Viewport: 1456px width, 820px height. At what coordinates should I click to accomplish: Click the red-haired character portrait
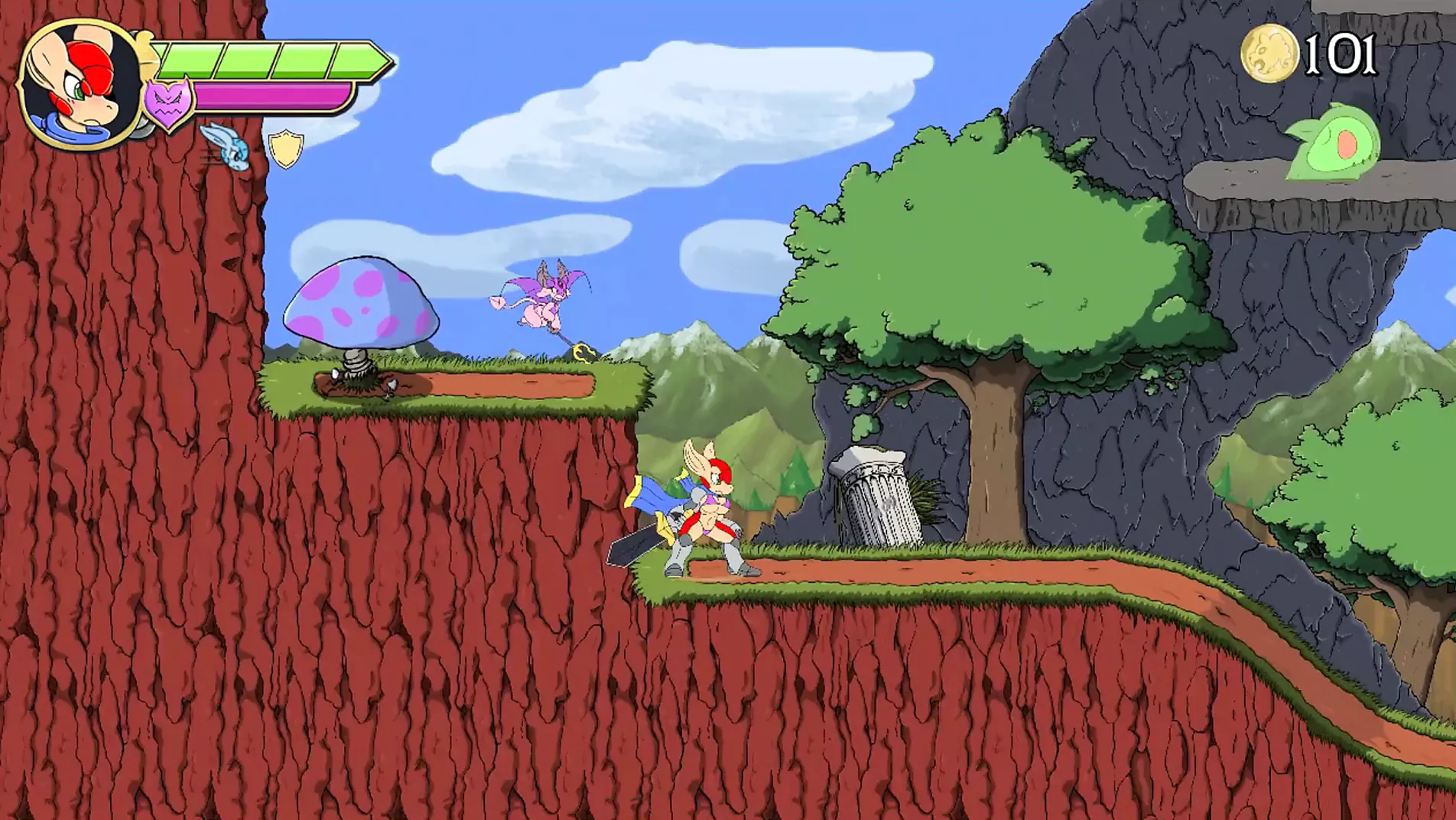(x=80, y=84)
